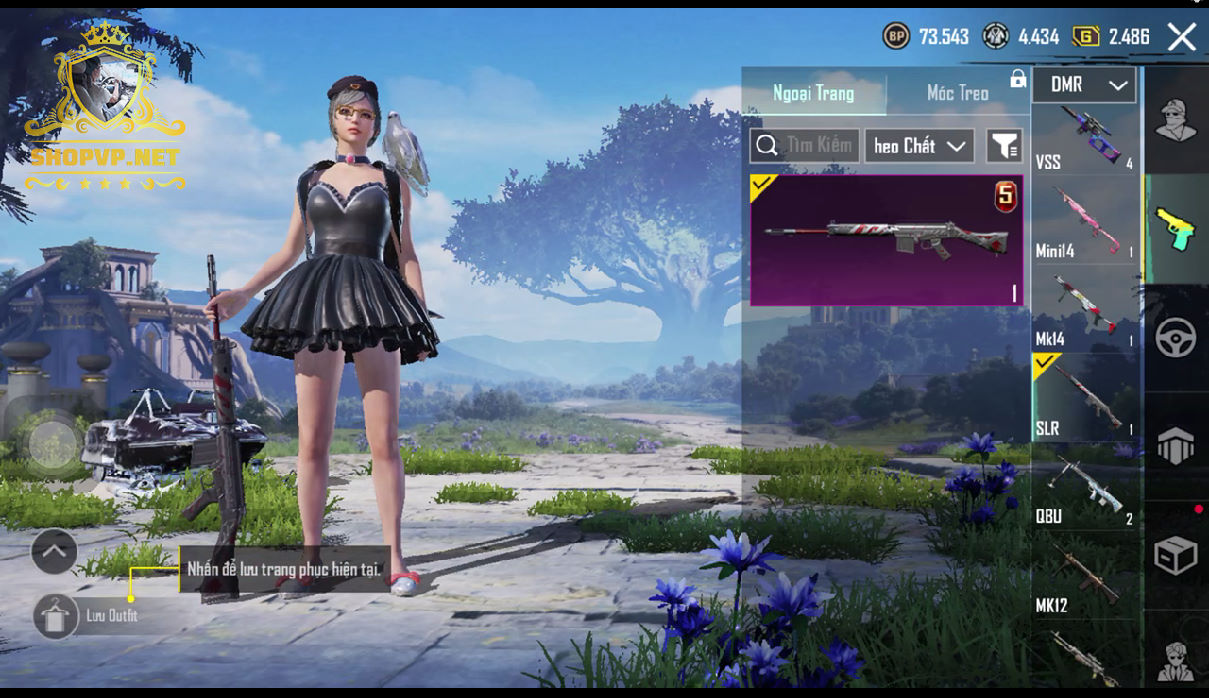The height and width of the screenshot is (698, 1209).
Task: Open the Theo Chất sorting dropdown
Action: (919, 146)
